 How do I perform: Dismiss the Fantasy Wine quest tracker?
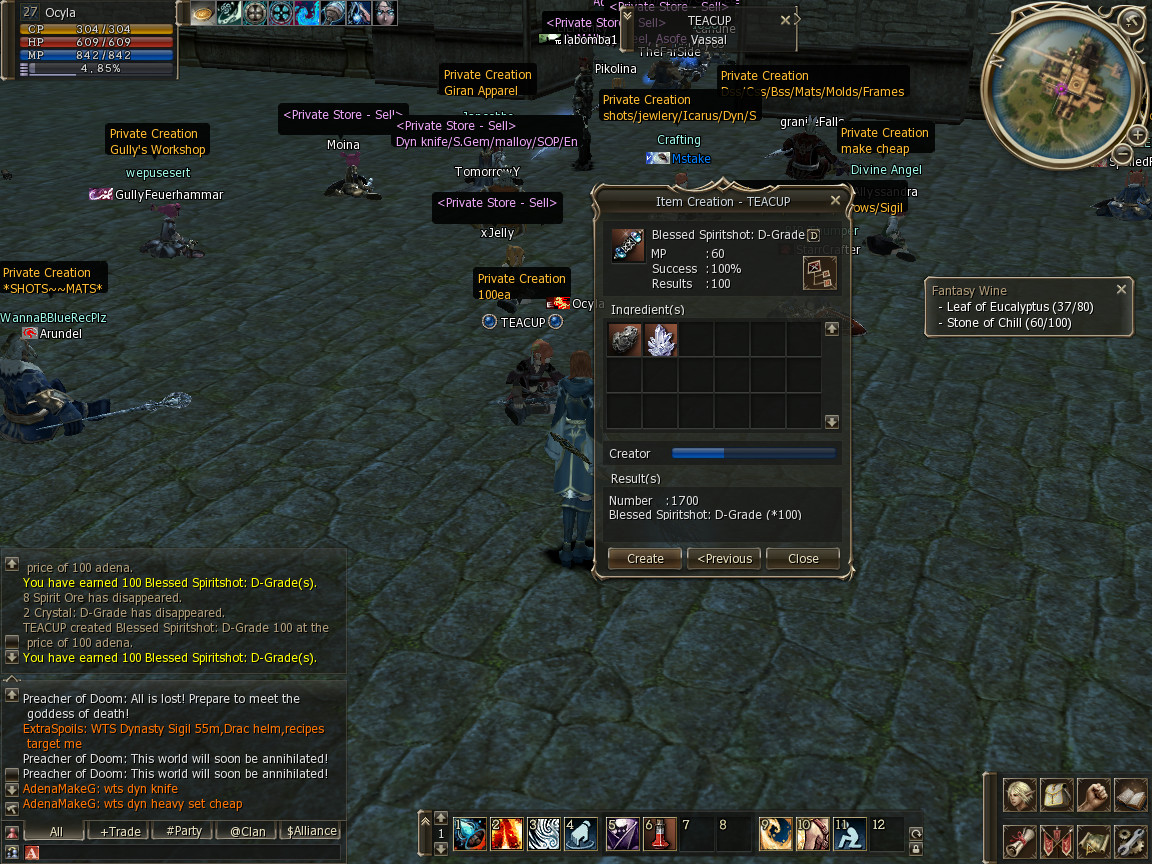pos(1121,289)
